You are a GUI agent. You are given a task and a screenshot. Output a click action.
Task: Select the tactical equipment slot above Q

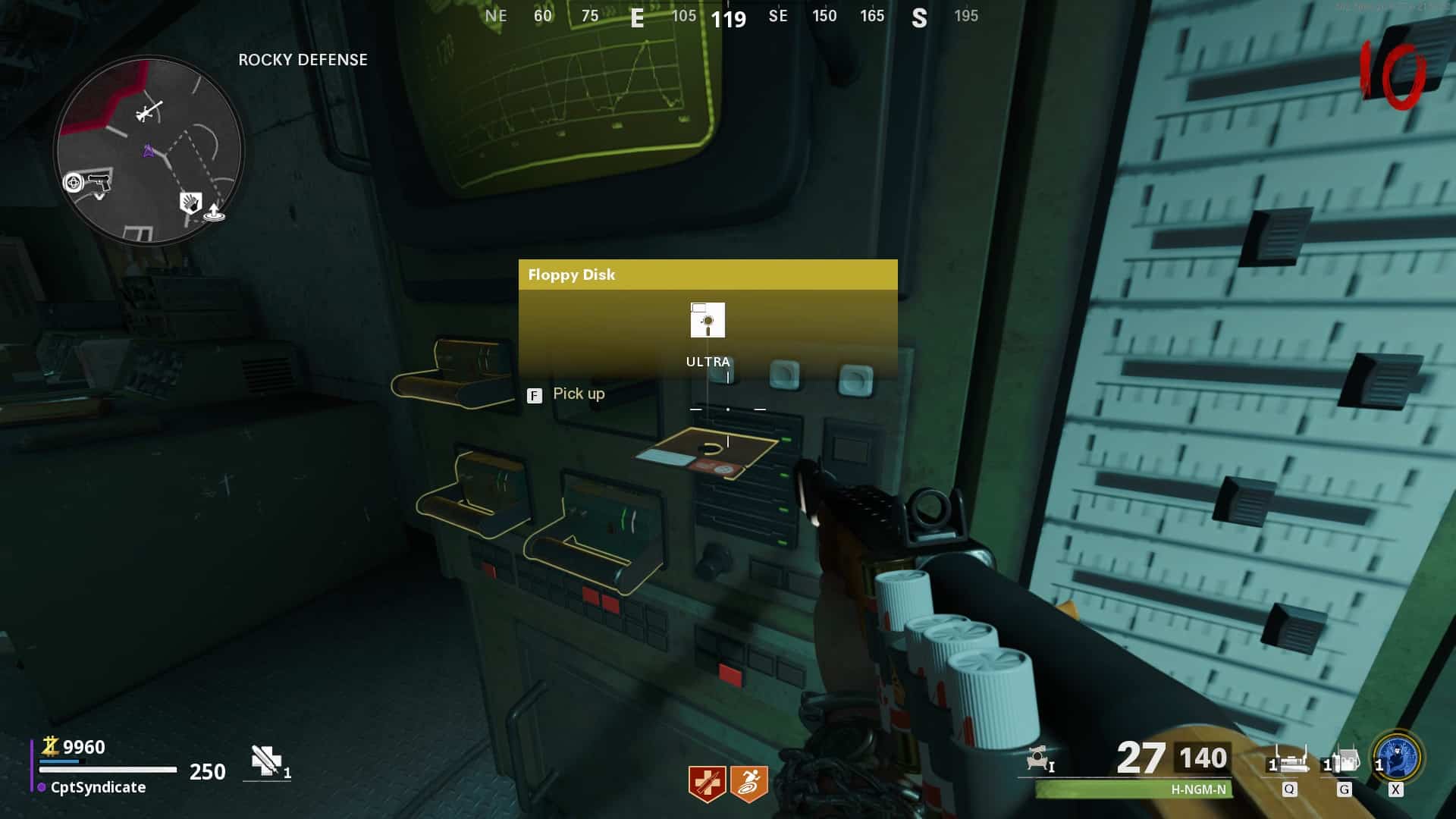coord(1289,760)
